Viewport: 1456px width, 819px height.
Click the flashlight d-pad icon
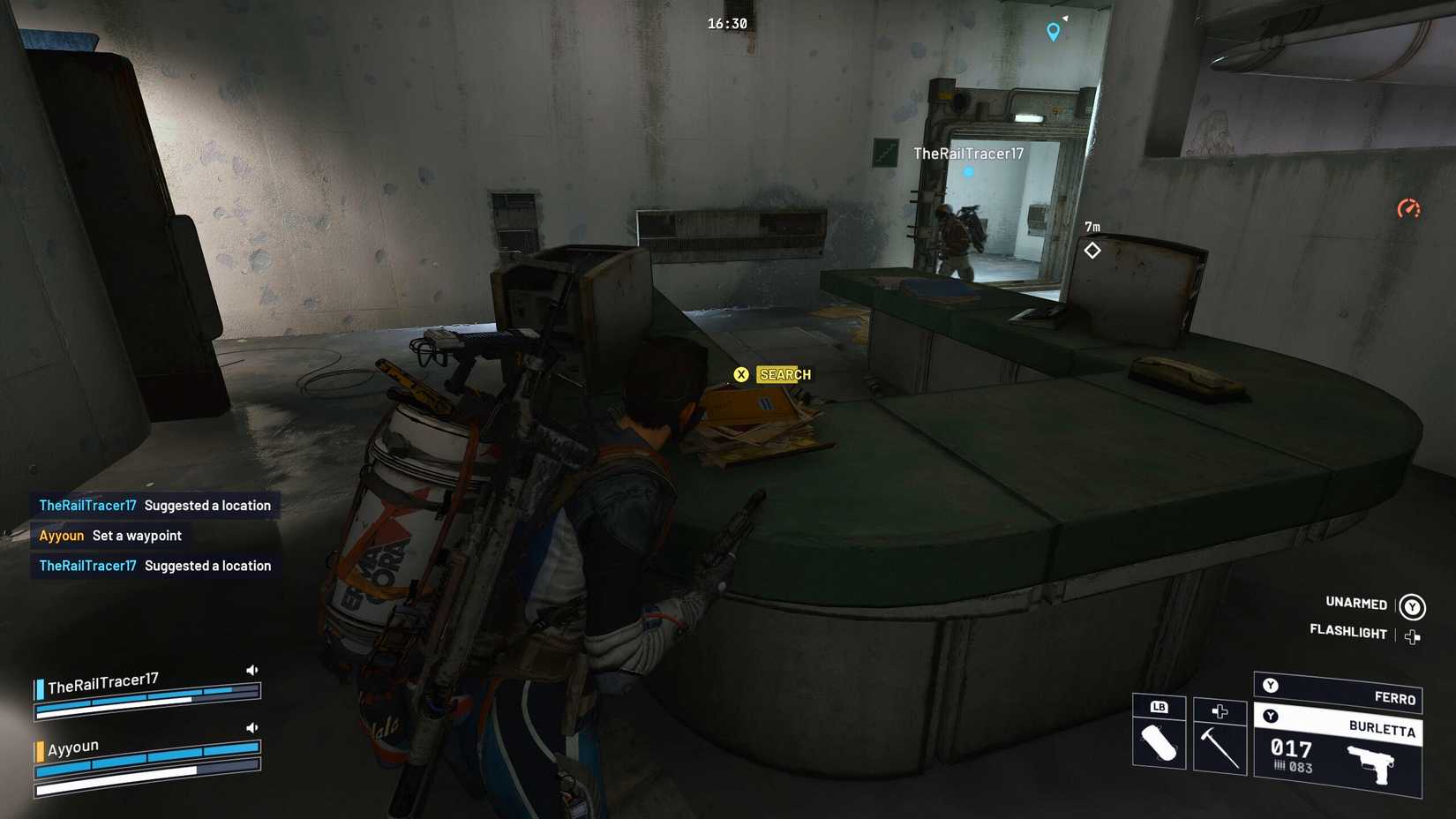[1414, 636]
